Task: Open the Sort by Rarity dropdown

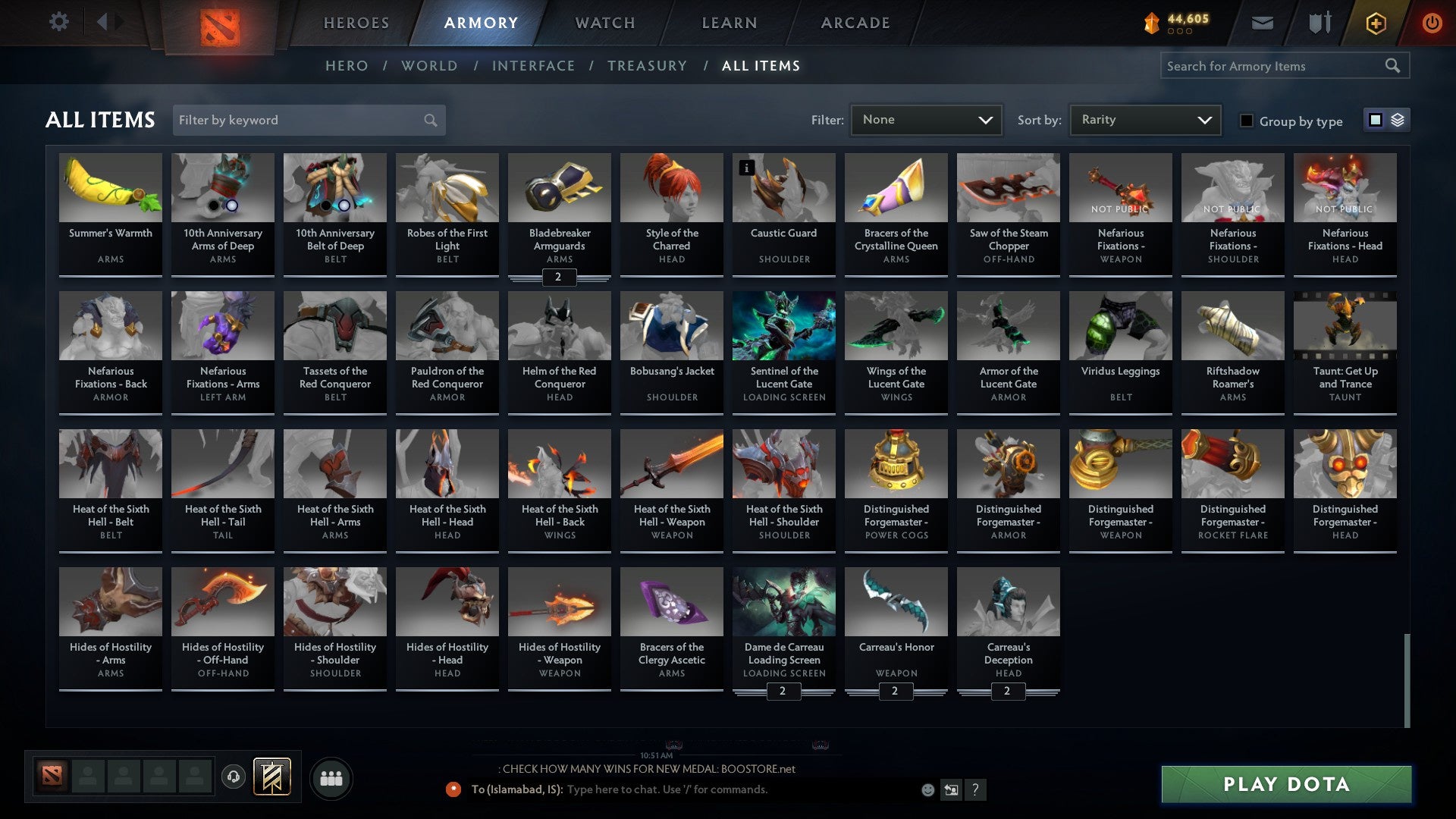Action: tap(1144, 119)
